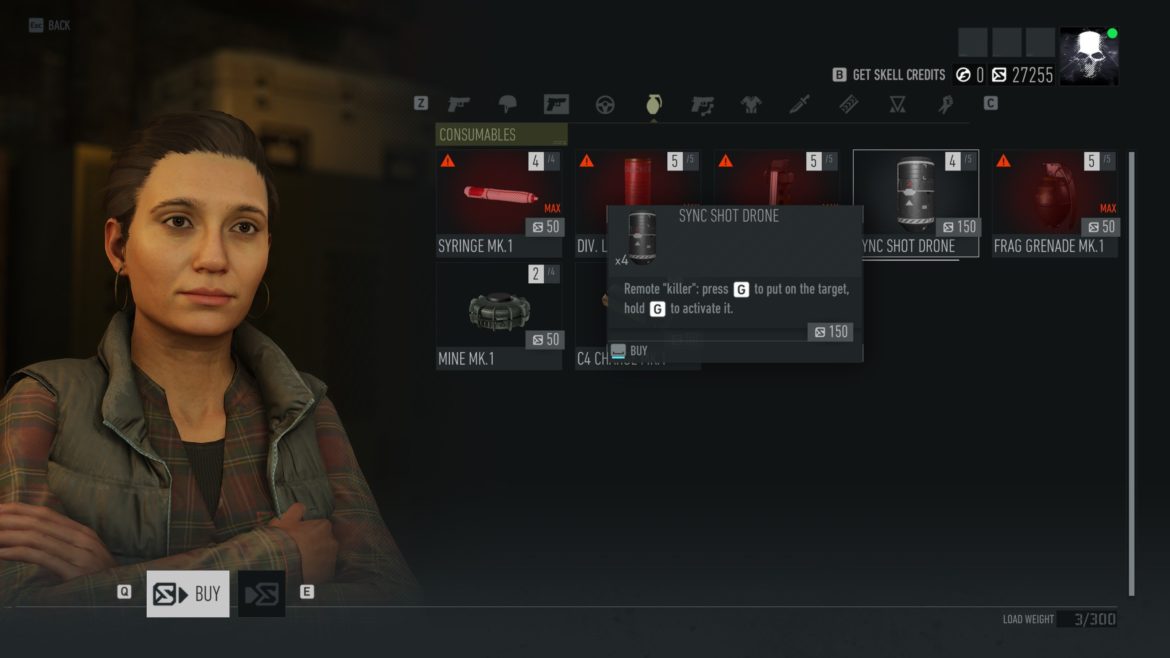Open the framed pistol icon tab

[x=556, y=104]
